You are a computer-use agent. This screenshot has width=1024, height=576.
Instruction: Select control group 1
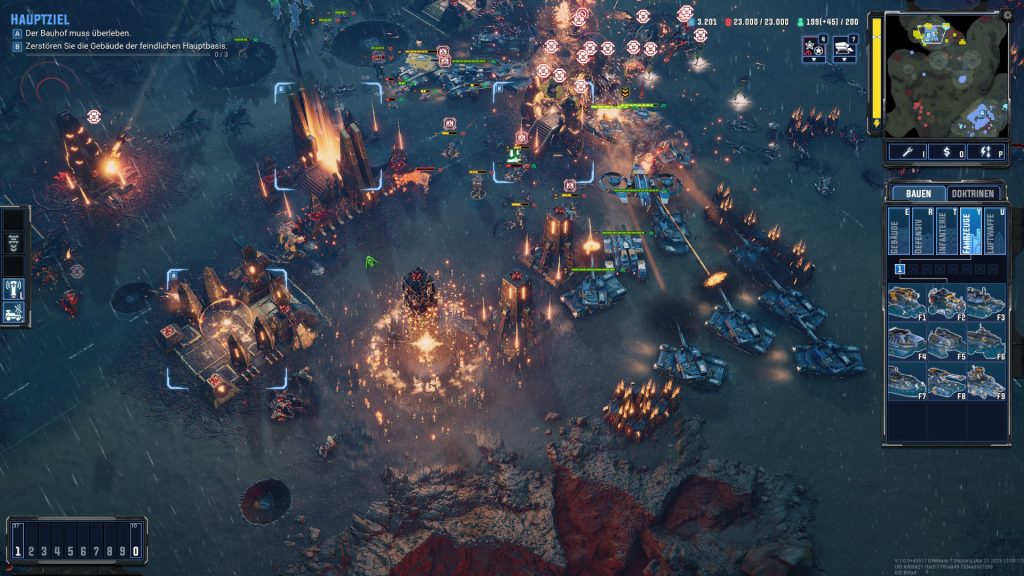[x=19, y=550]
